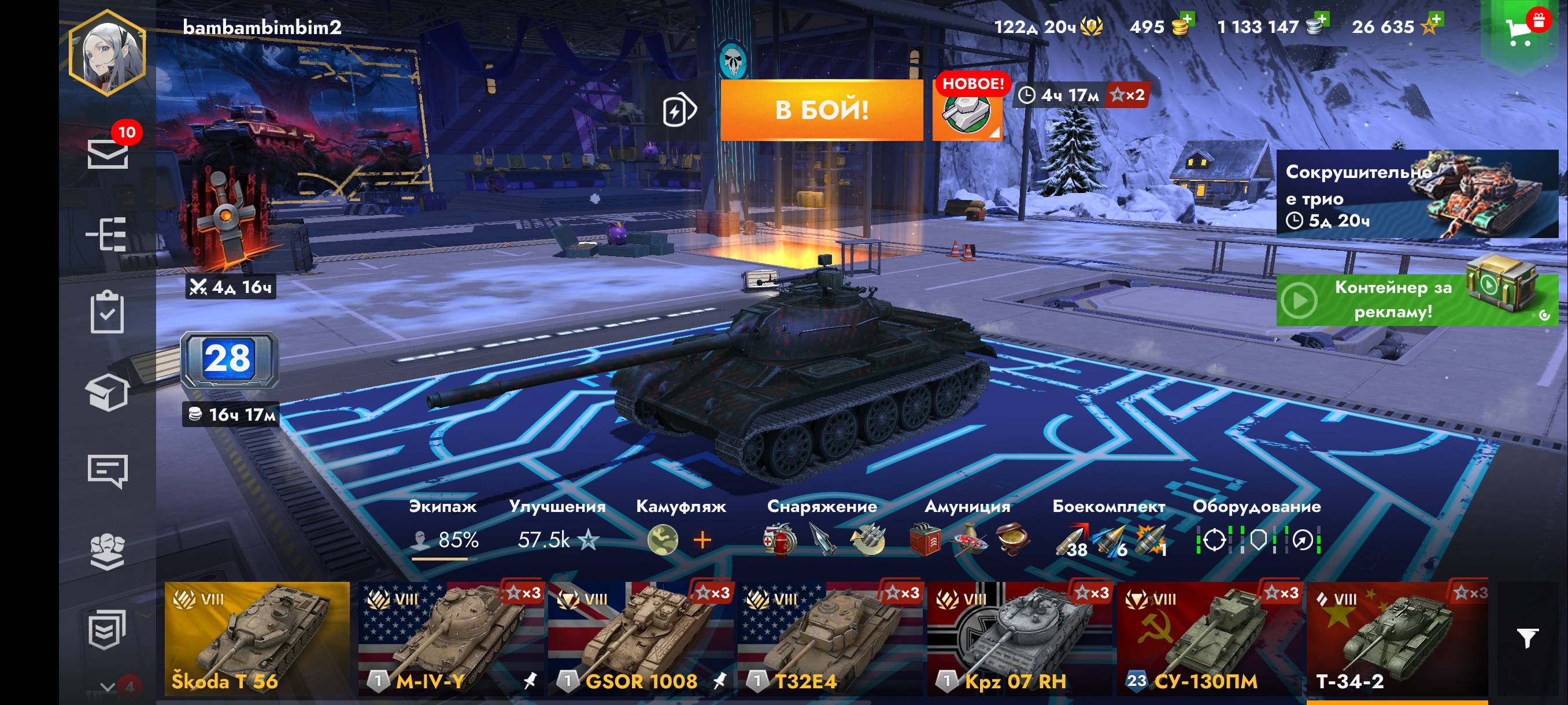The image size is (1568, 705).
Task: Watch the ad for Контейнер за рекламу
Action: tap(1416, 299)
